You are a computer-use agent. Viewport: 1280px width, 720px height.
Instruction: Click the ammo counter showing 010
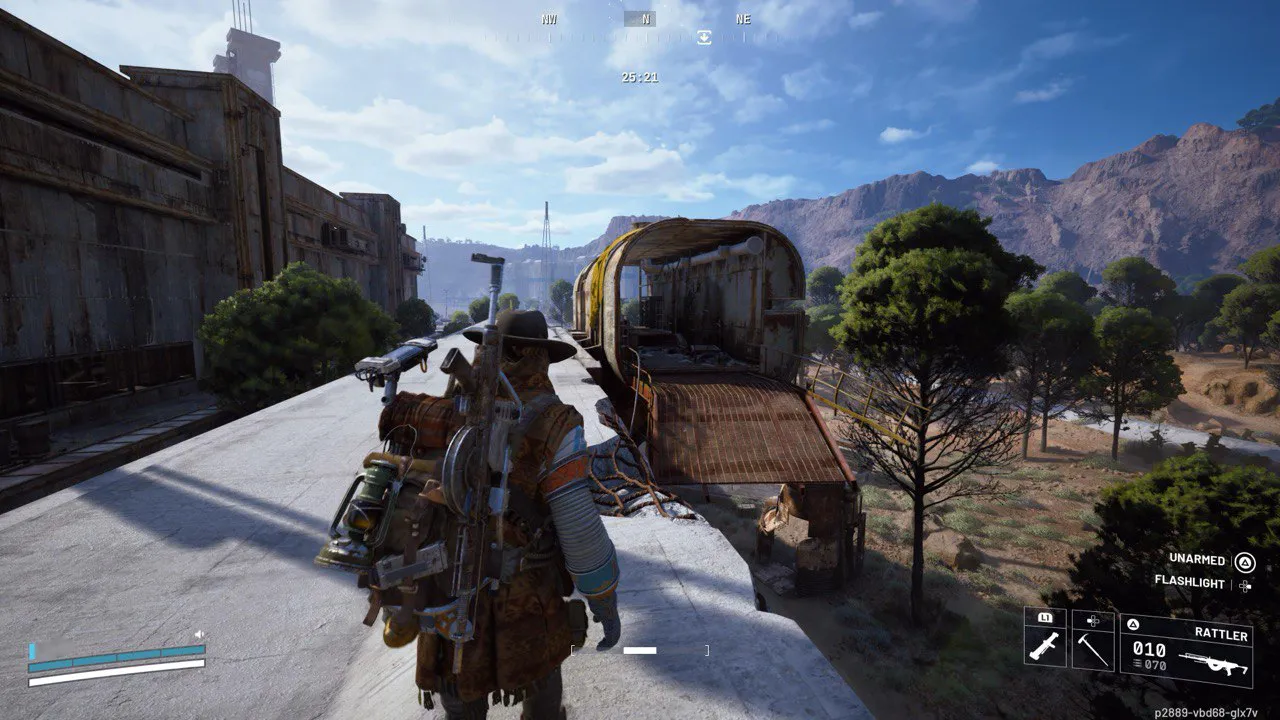(1148, 648)
